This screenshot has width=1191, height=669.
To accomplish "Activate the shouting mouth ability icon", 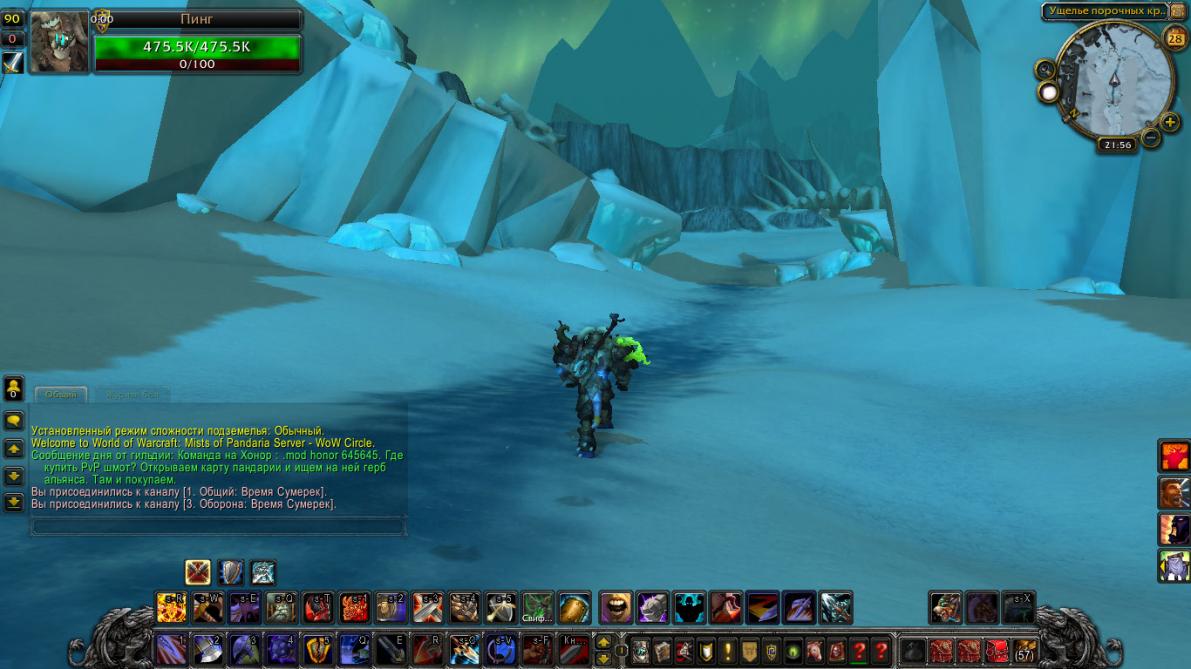I will point(616,607).
